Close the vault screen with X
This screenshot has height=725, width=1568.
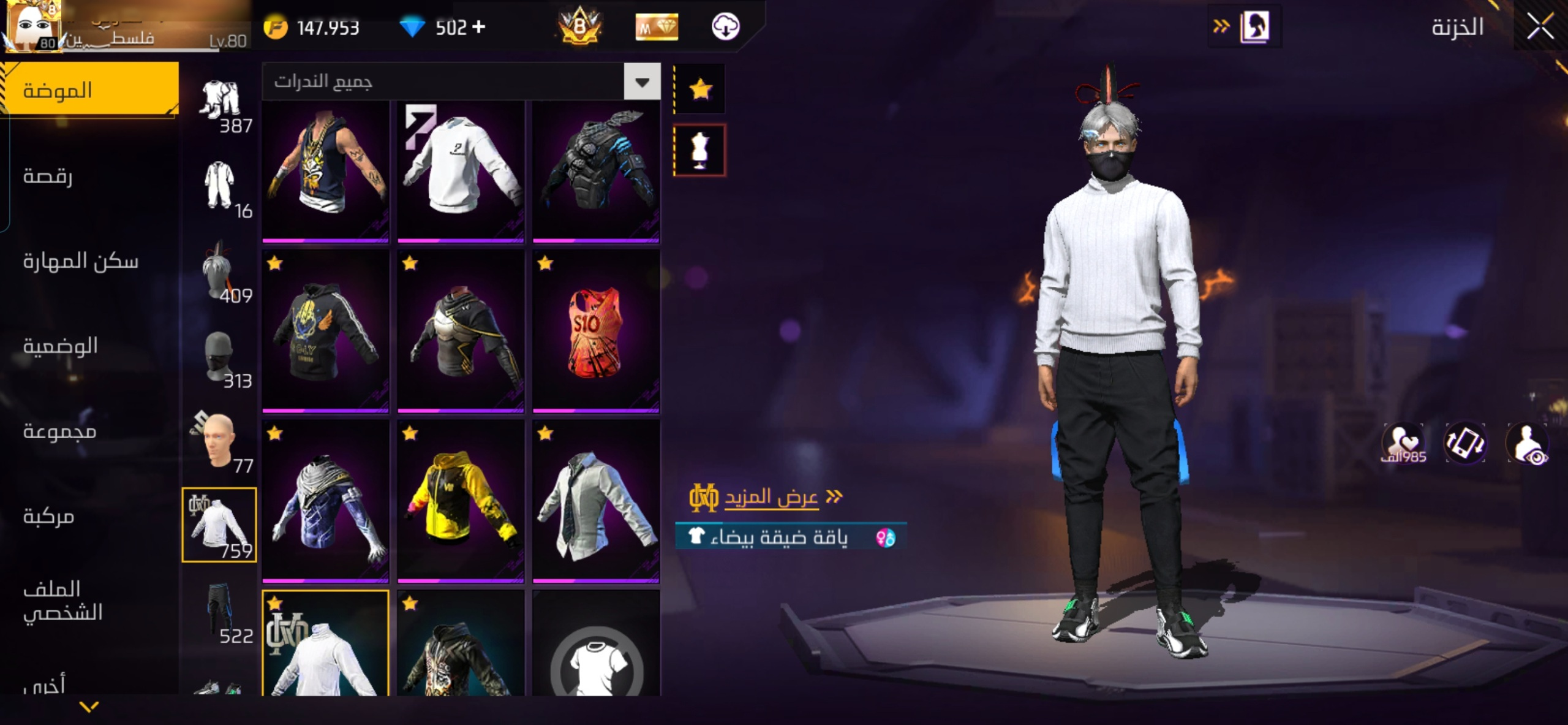point(1540,27)
